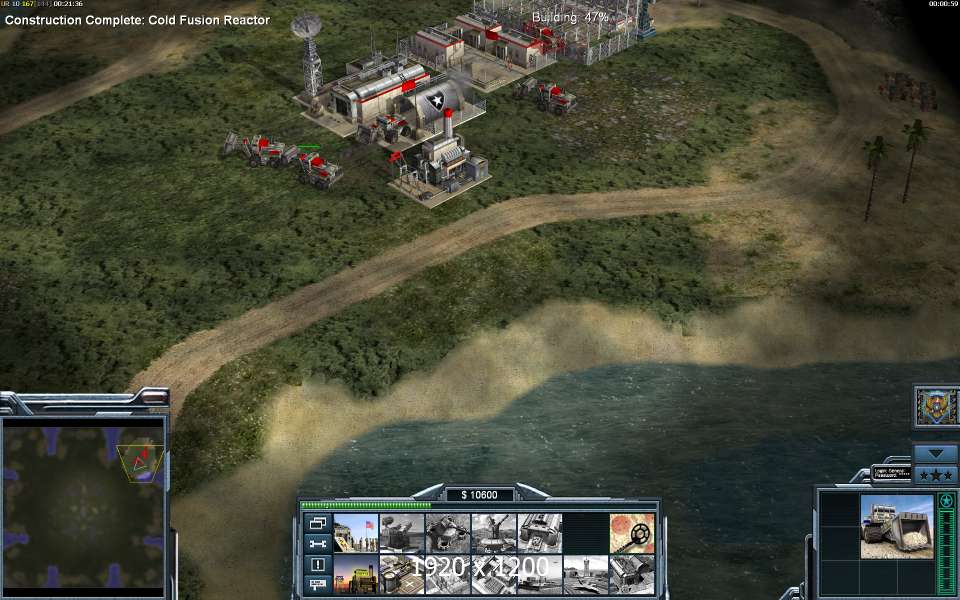Viewport: 960px width, 600px height.
Task: Click the wrench button on command bar
Action: coord(318,543)
